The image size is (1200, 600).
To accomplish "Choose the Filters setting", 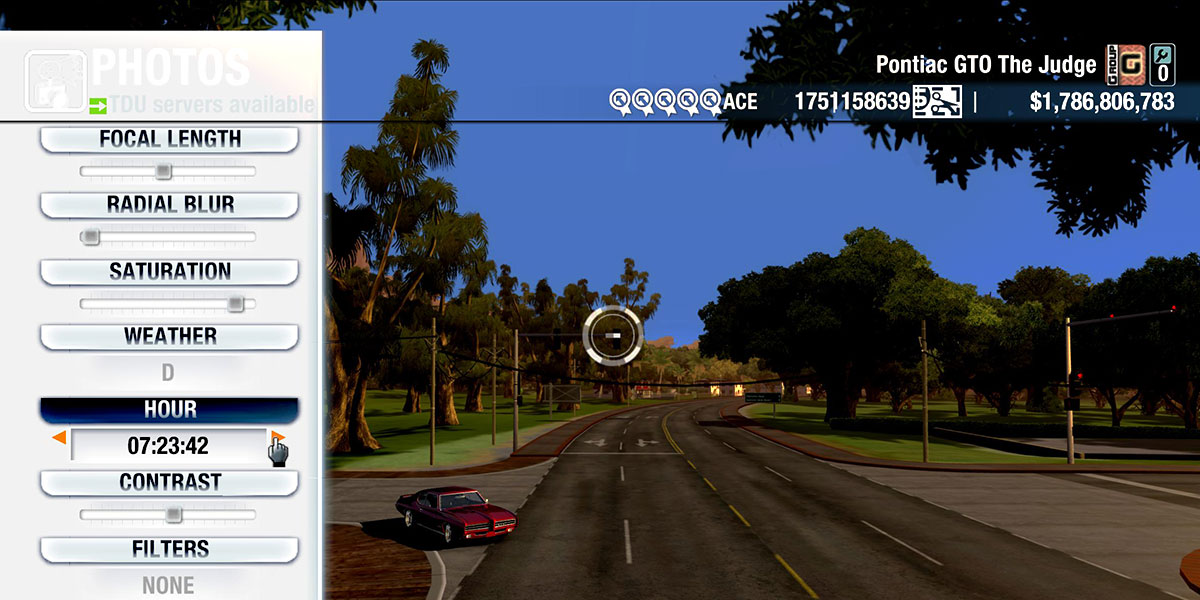I will 169,549.
